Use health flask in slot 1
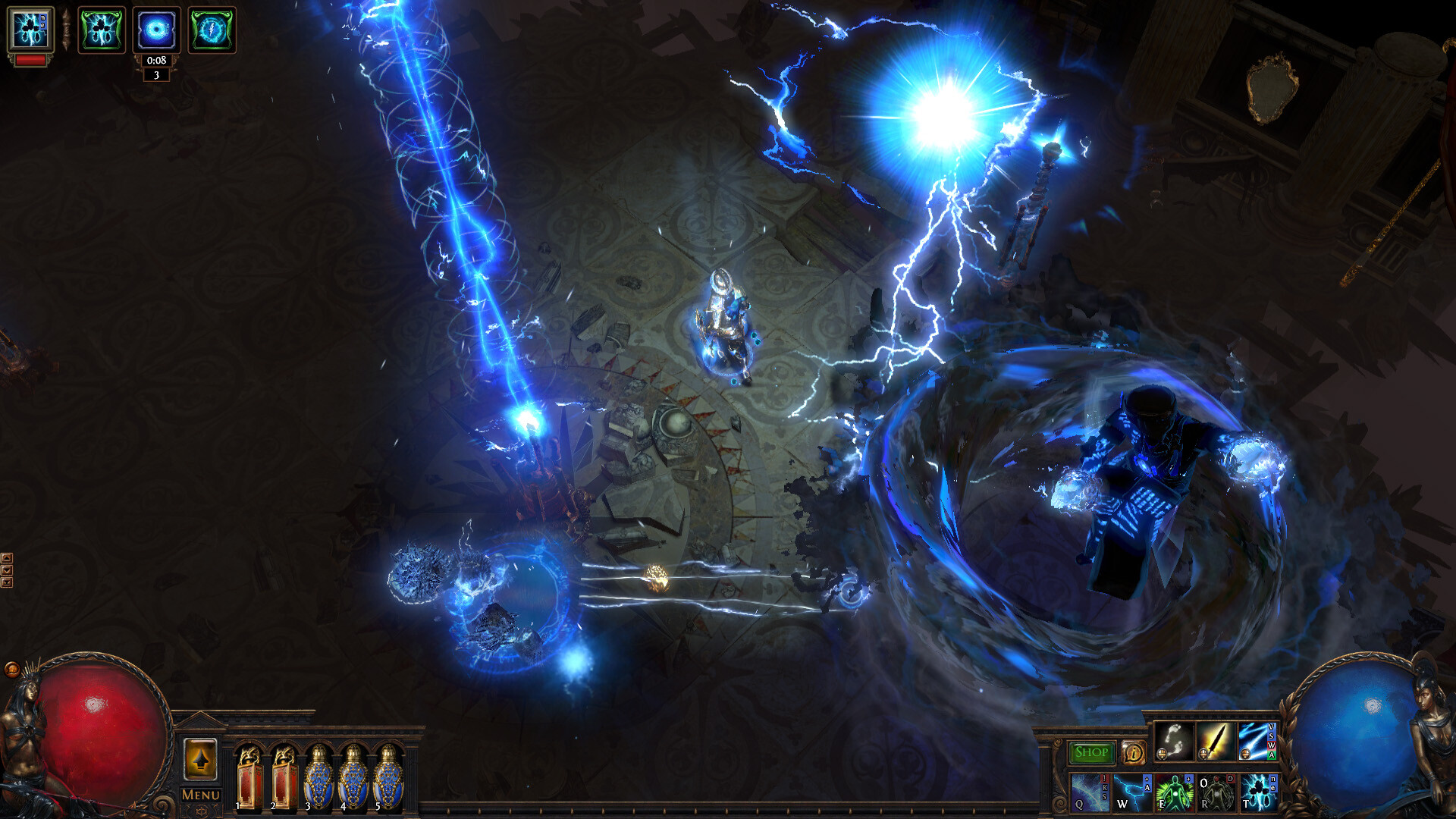 (251, 777)
